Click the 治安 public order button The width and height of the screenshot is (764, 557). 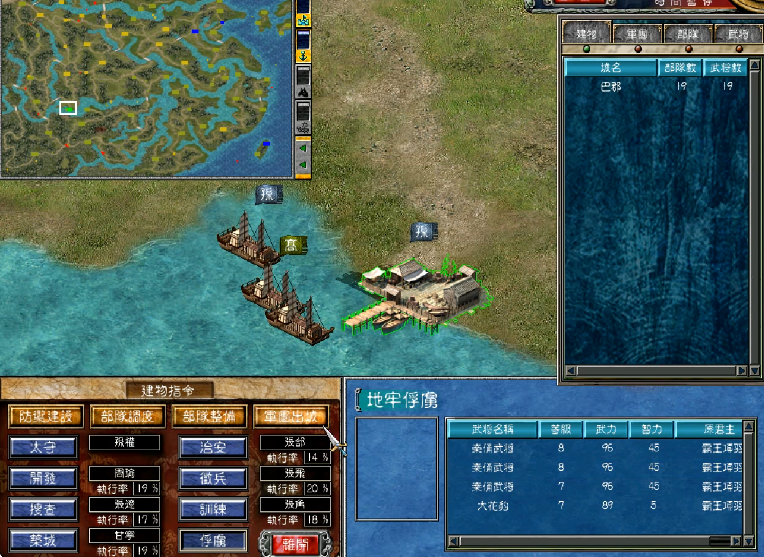[214, 447]
